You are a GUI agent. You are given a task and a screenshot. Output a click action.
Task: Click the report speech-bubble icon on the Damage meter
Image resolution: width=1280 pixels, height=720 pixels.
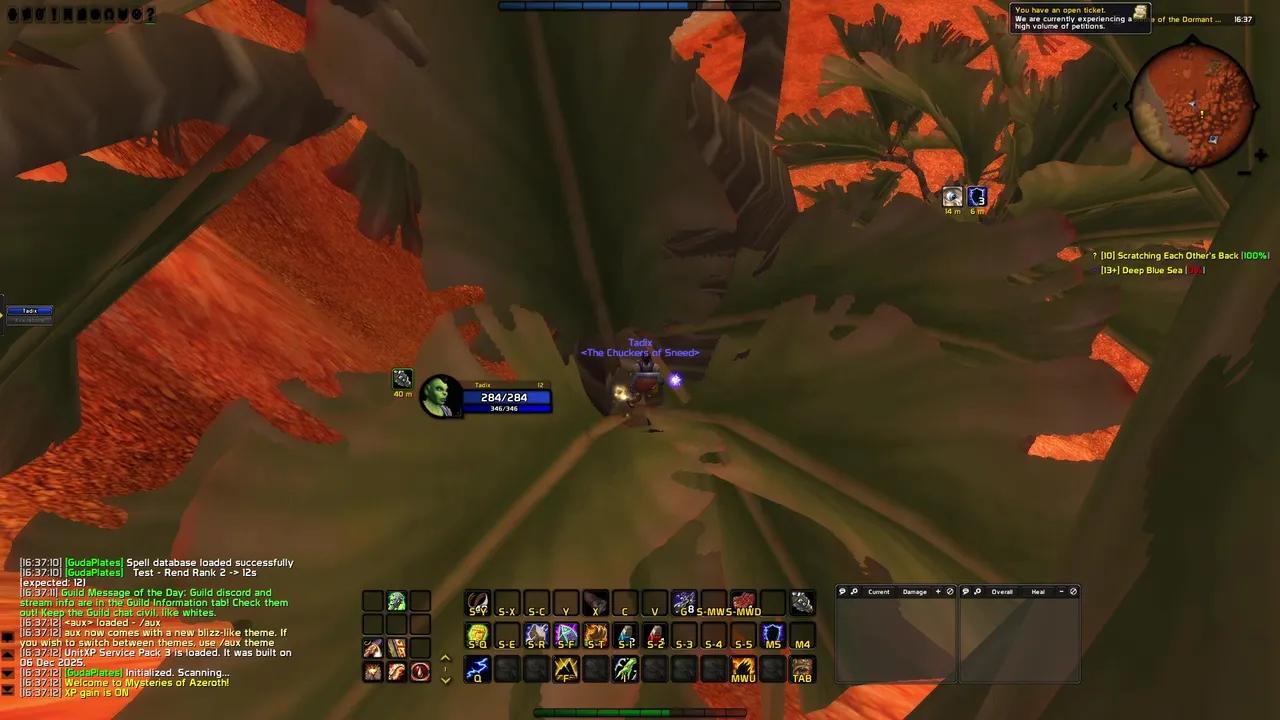pos(842,592)
